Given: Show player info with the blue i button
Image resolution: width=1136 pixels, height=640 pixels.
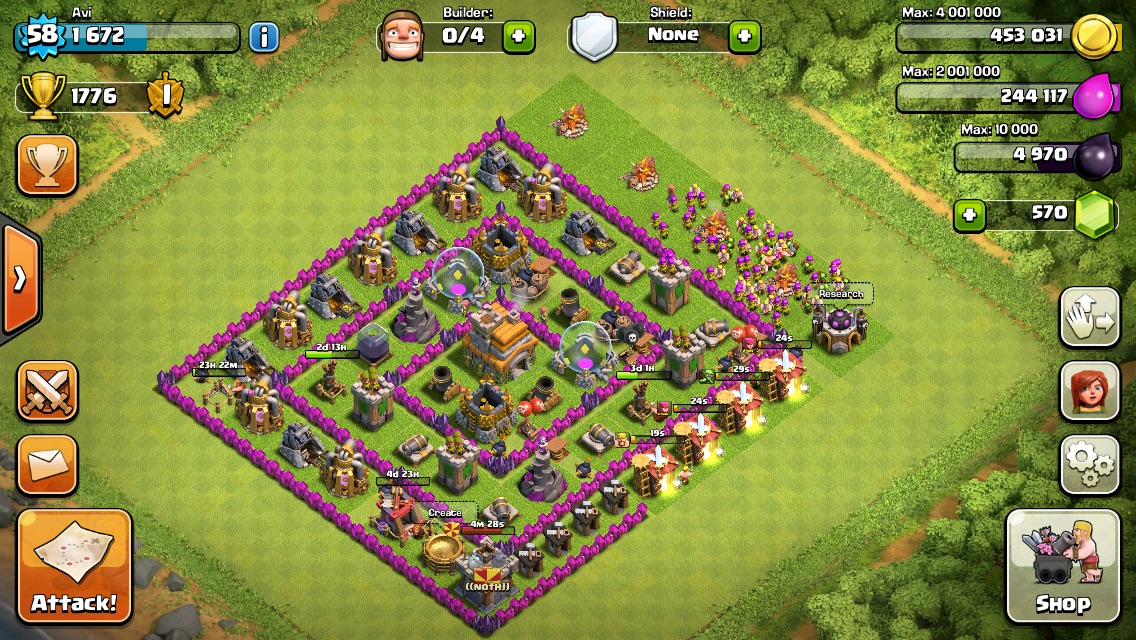Looking at the screenshot, I should tap(263, 37).
